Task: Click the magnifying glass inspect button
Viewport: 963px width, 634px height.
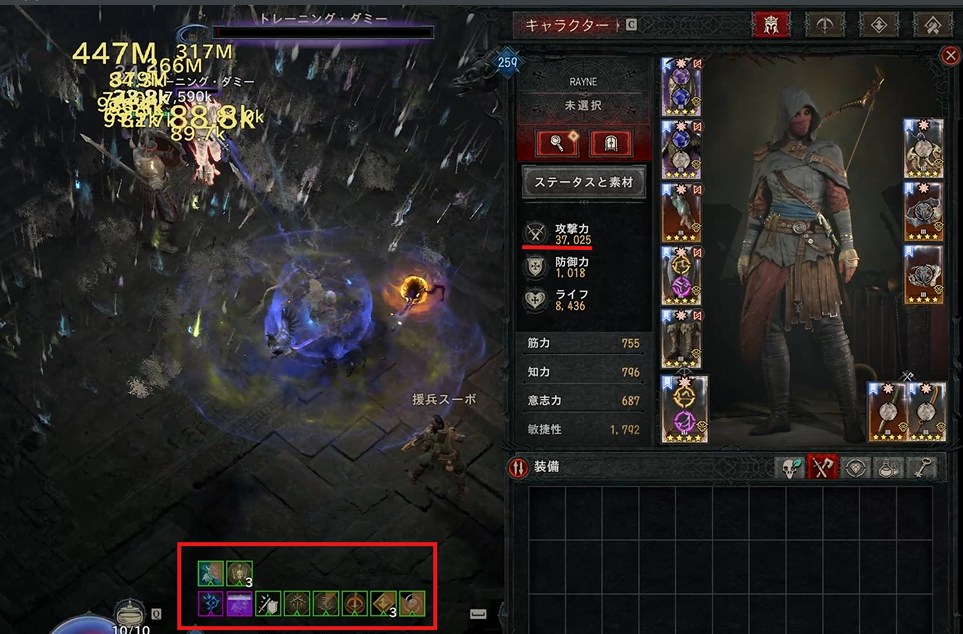Action: coord(554,143)
